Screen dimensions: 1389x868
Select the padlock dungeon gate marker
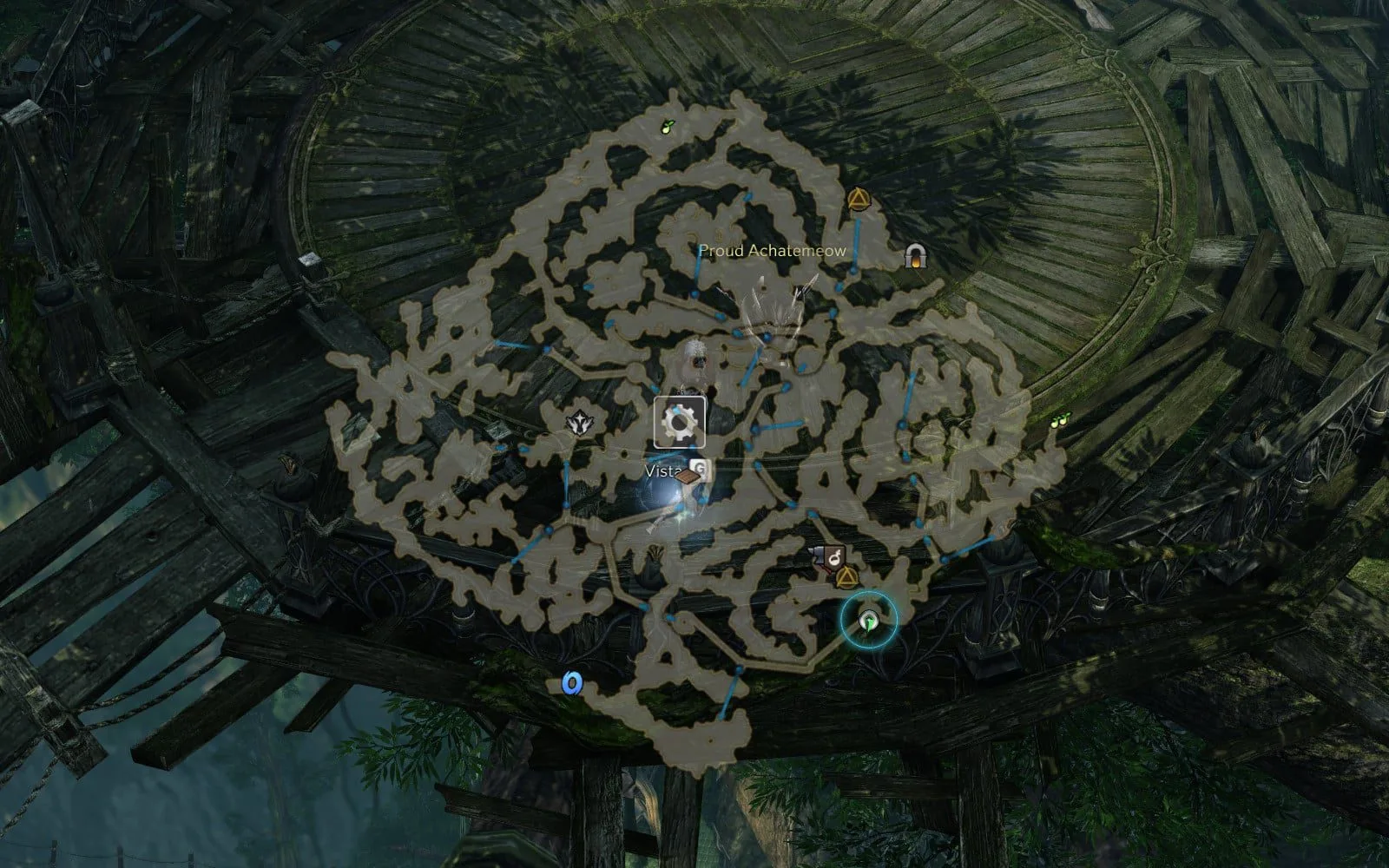tap(912, 255)
